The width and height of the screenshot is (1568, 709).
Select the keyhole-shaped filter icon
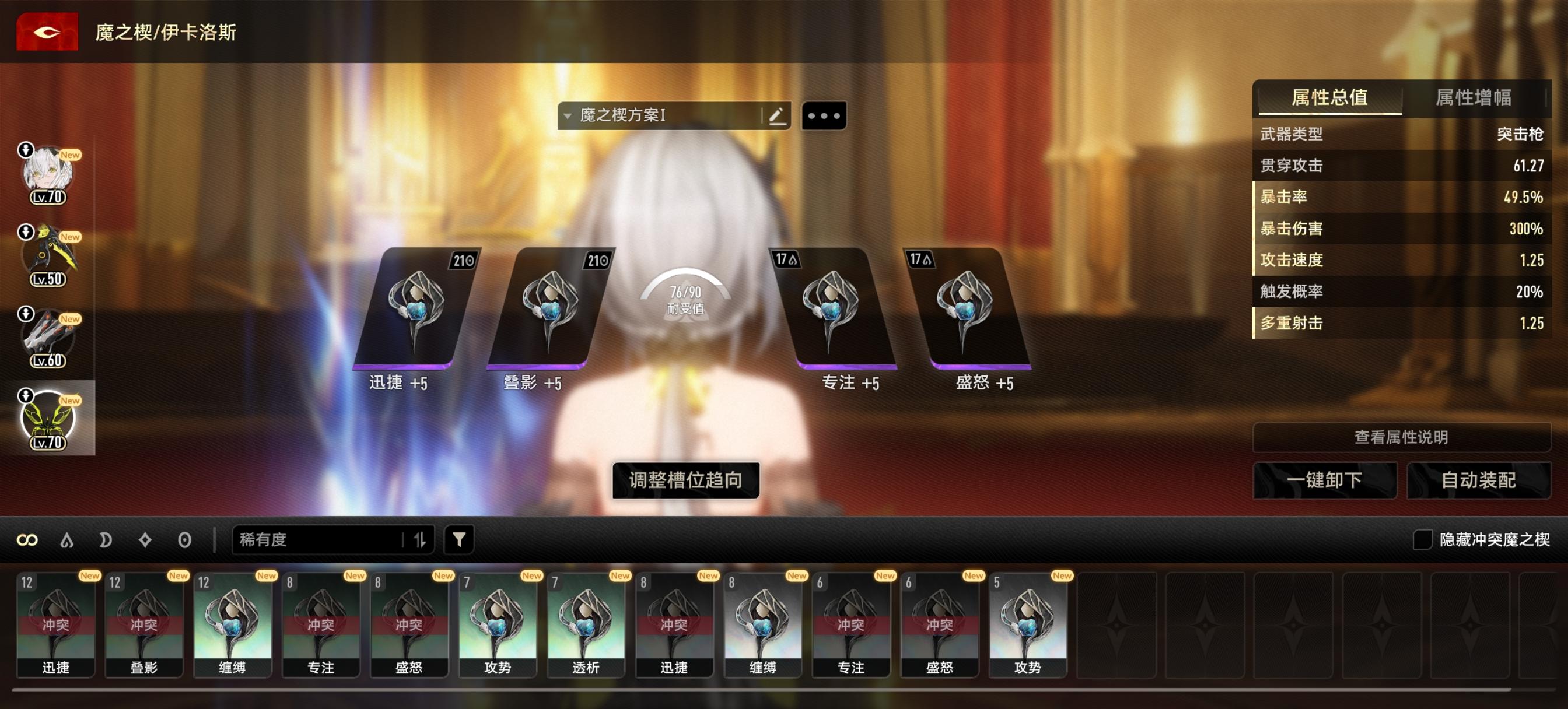(x=184, y=539)
